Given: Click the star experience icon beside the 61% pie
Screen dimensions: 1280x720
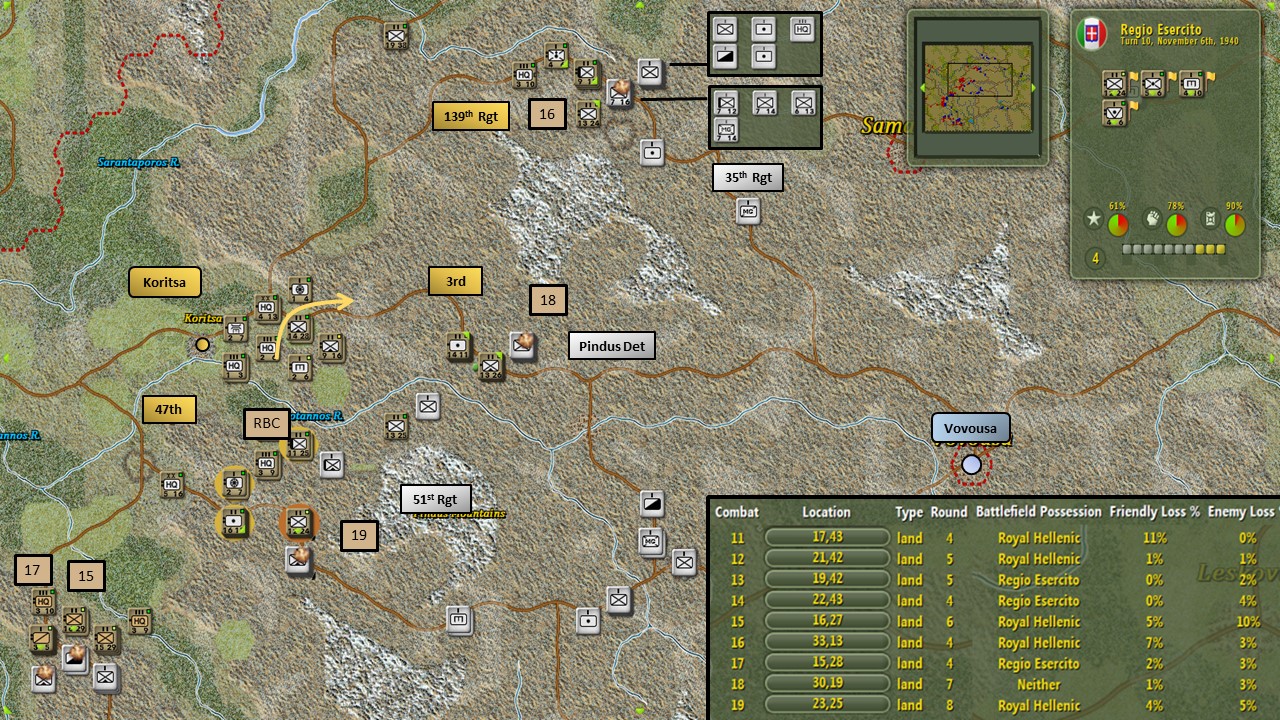Looking at the screenshot, I should pos(1094,218).
